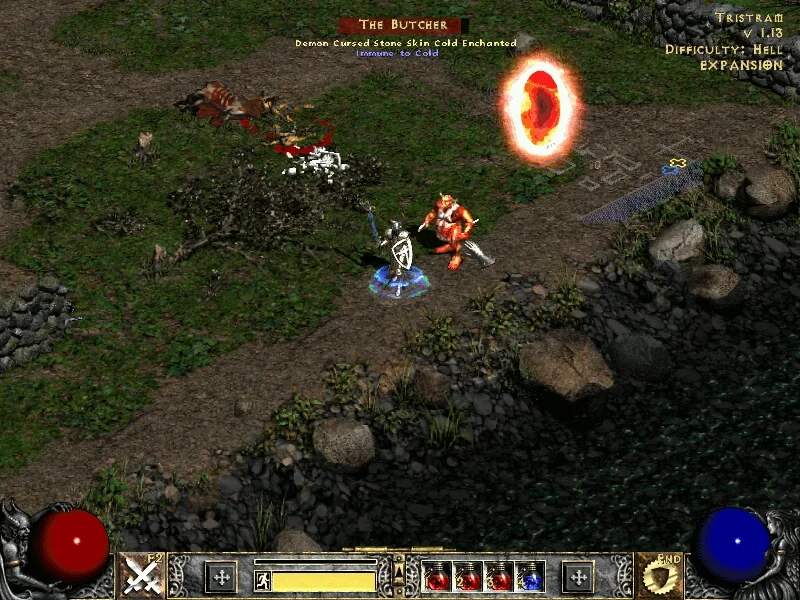
Task: Open the mini panel arrow button
Action: point(399,571)
